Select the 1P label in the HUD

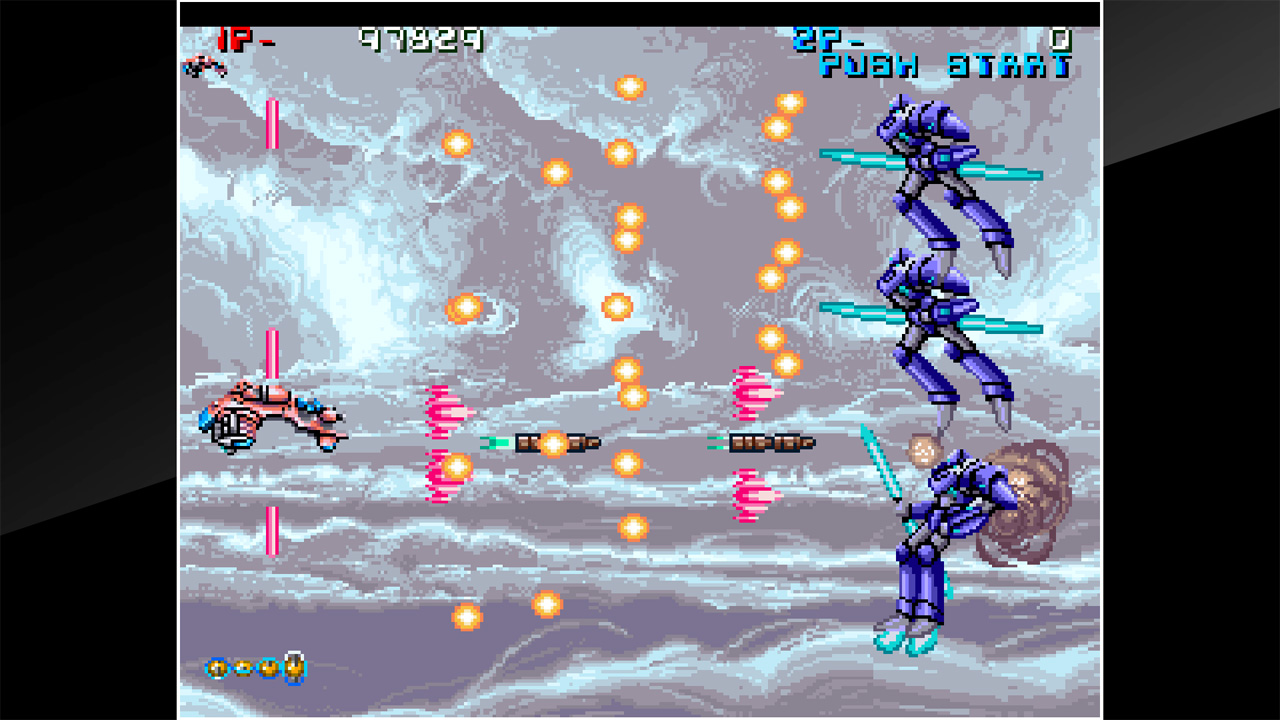pos(230,37)
